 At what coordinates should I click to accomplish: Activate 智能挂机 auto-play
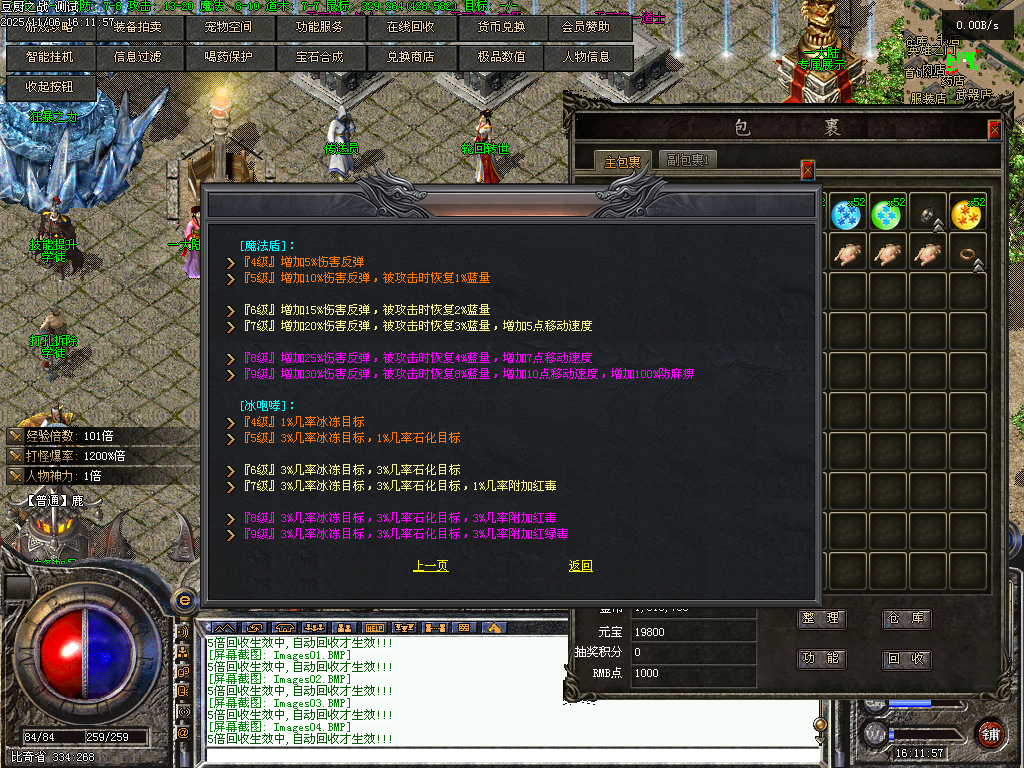(x=49, y=57)
